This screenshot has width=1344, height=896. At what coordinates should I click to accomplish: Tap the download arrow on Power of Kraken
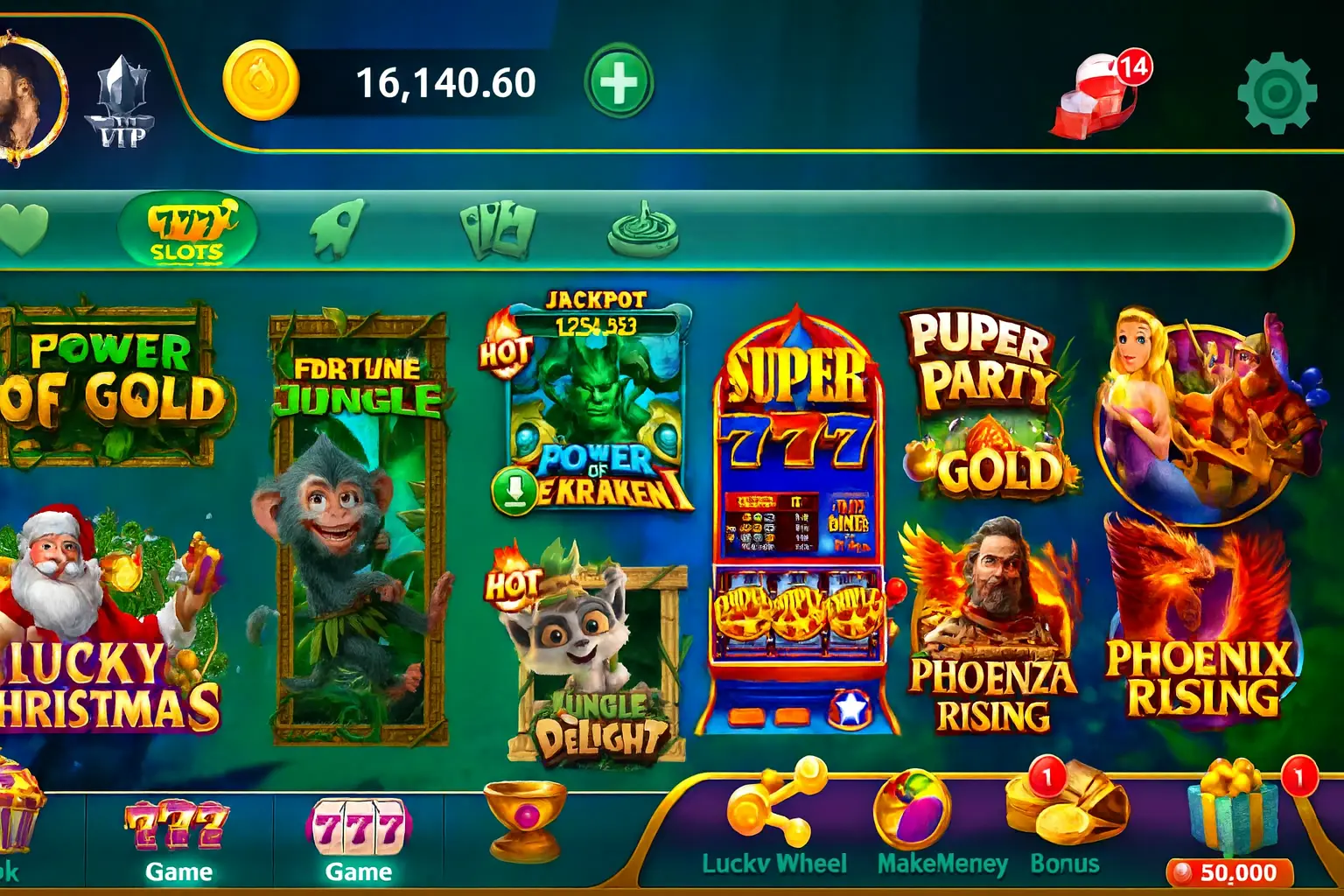coord(514,492)
